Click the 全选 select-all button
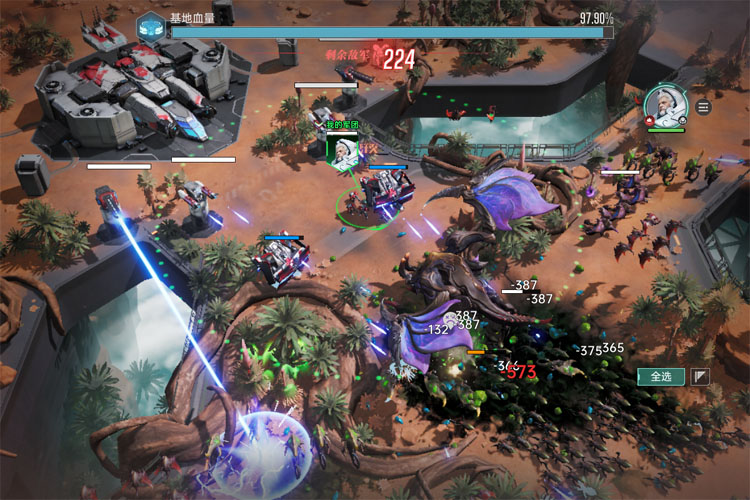The height and width of the screenshot is (500, 750). [660, 377]
